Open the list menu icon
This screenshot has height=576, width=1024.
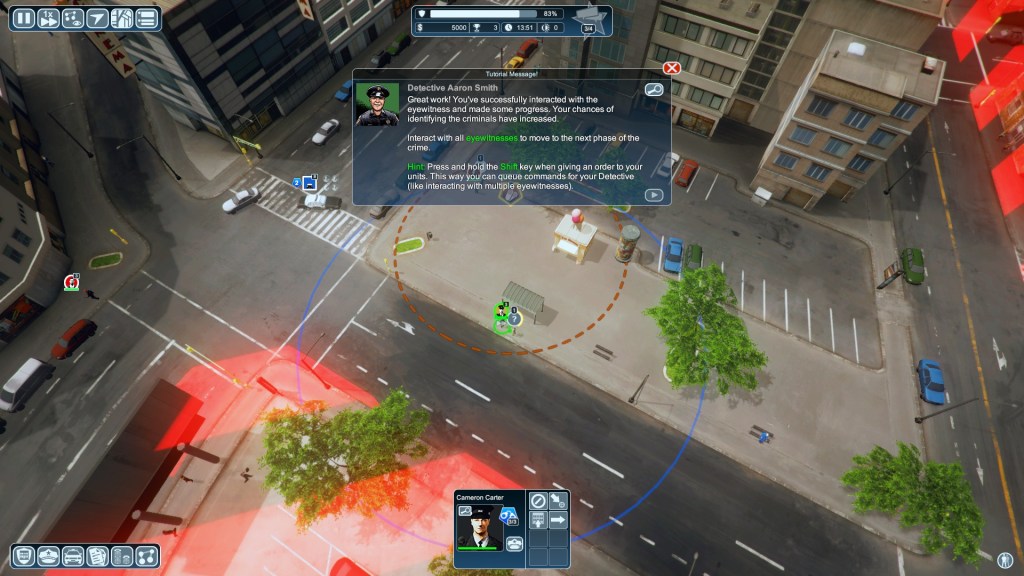[147, 18]
